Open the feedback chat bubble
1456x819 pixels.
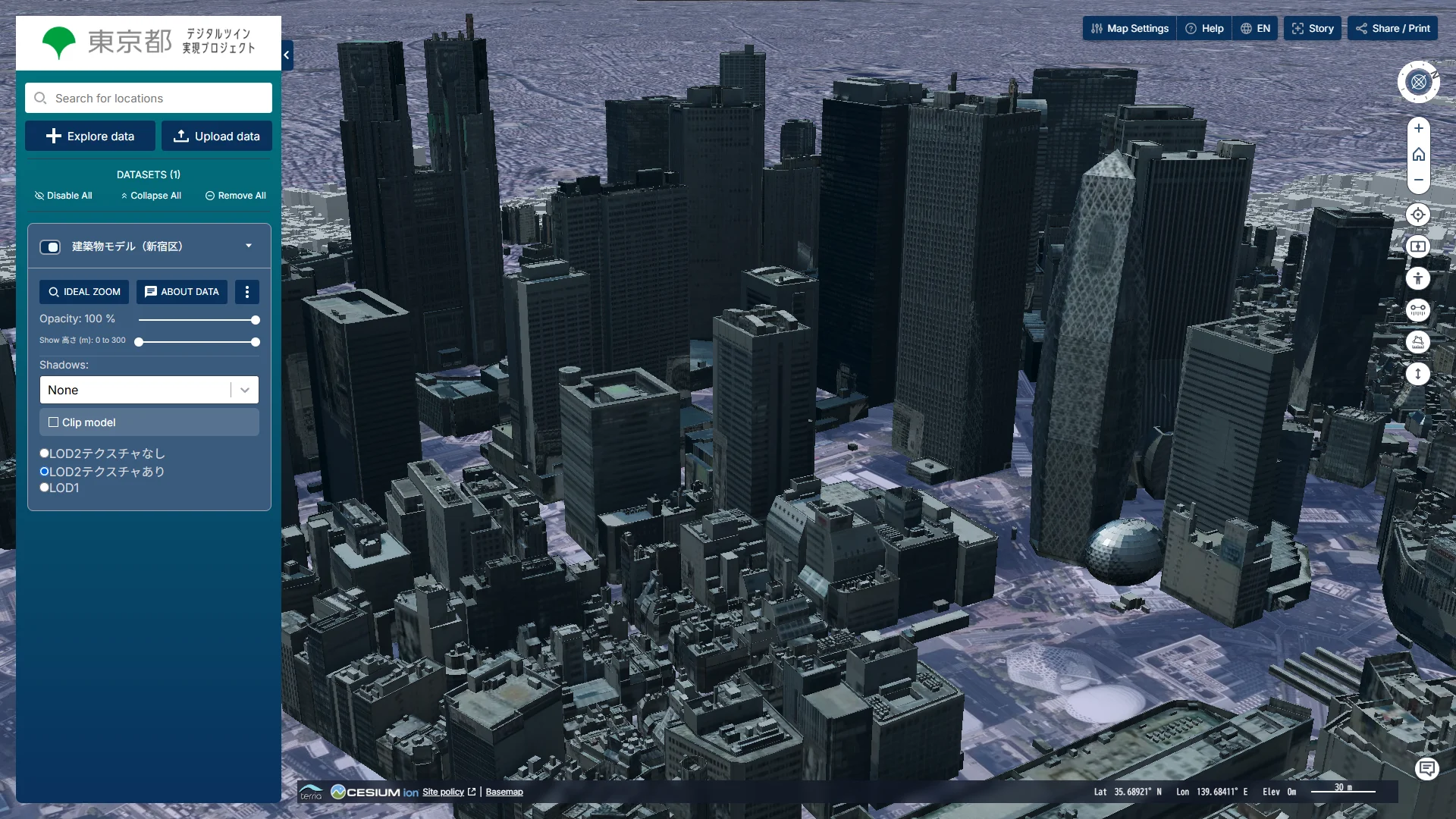click(1428, 768)
